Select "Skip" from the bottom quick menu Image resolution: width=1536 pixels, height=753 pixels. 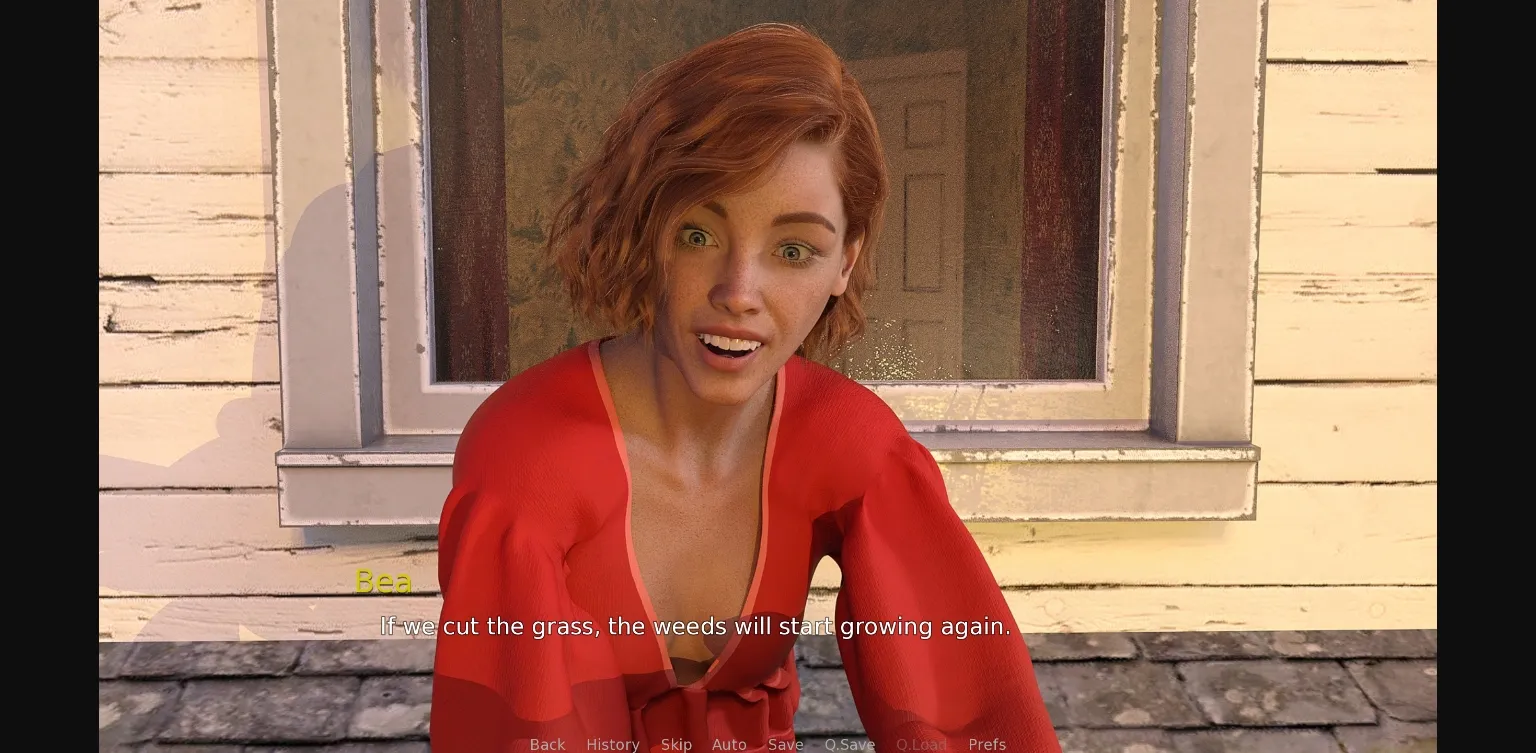676,744
